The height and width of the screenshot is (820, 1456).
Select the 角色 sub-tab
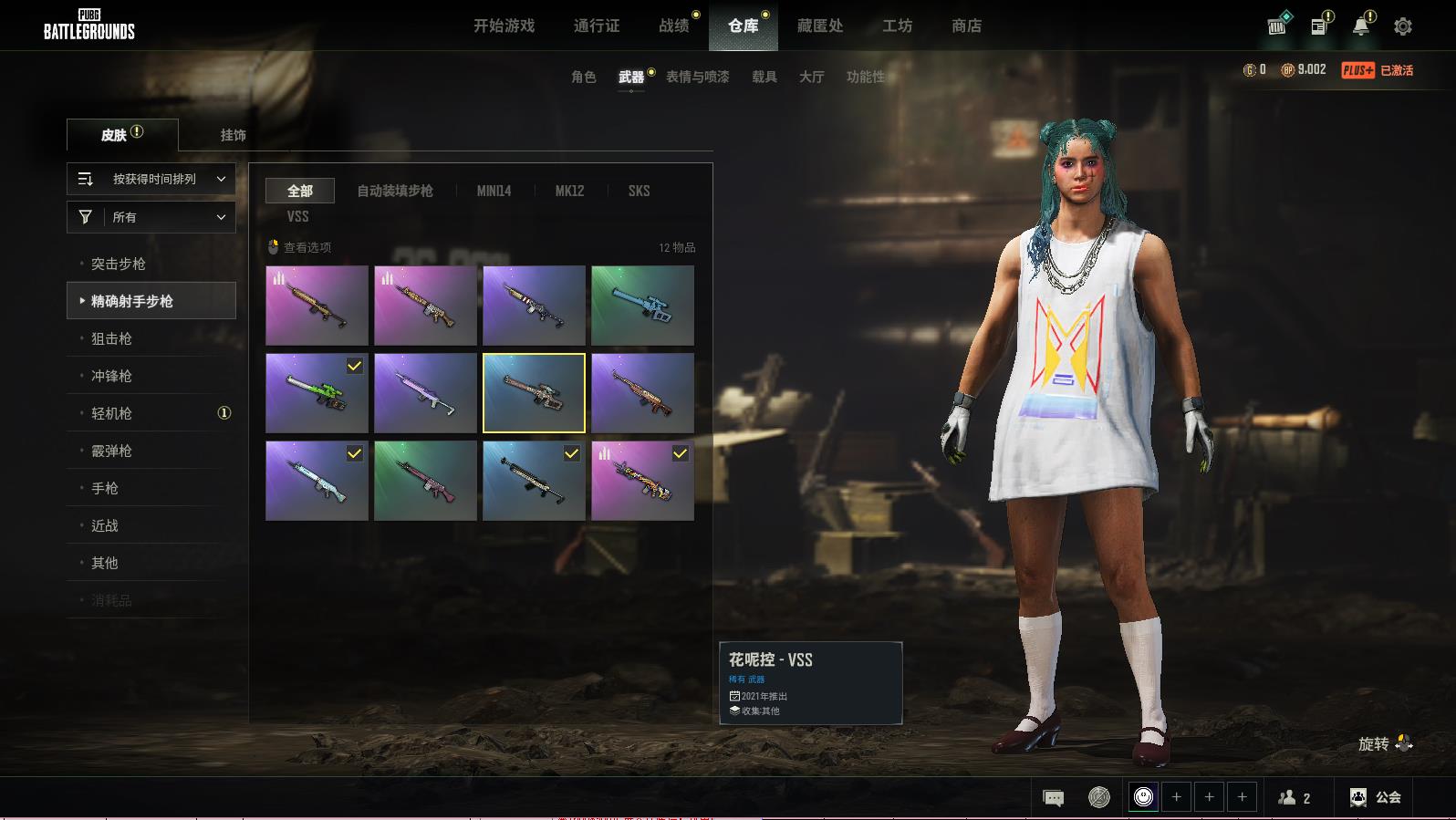click(583, 77)
